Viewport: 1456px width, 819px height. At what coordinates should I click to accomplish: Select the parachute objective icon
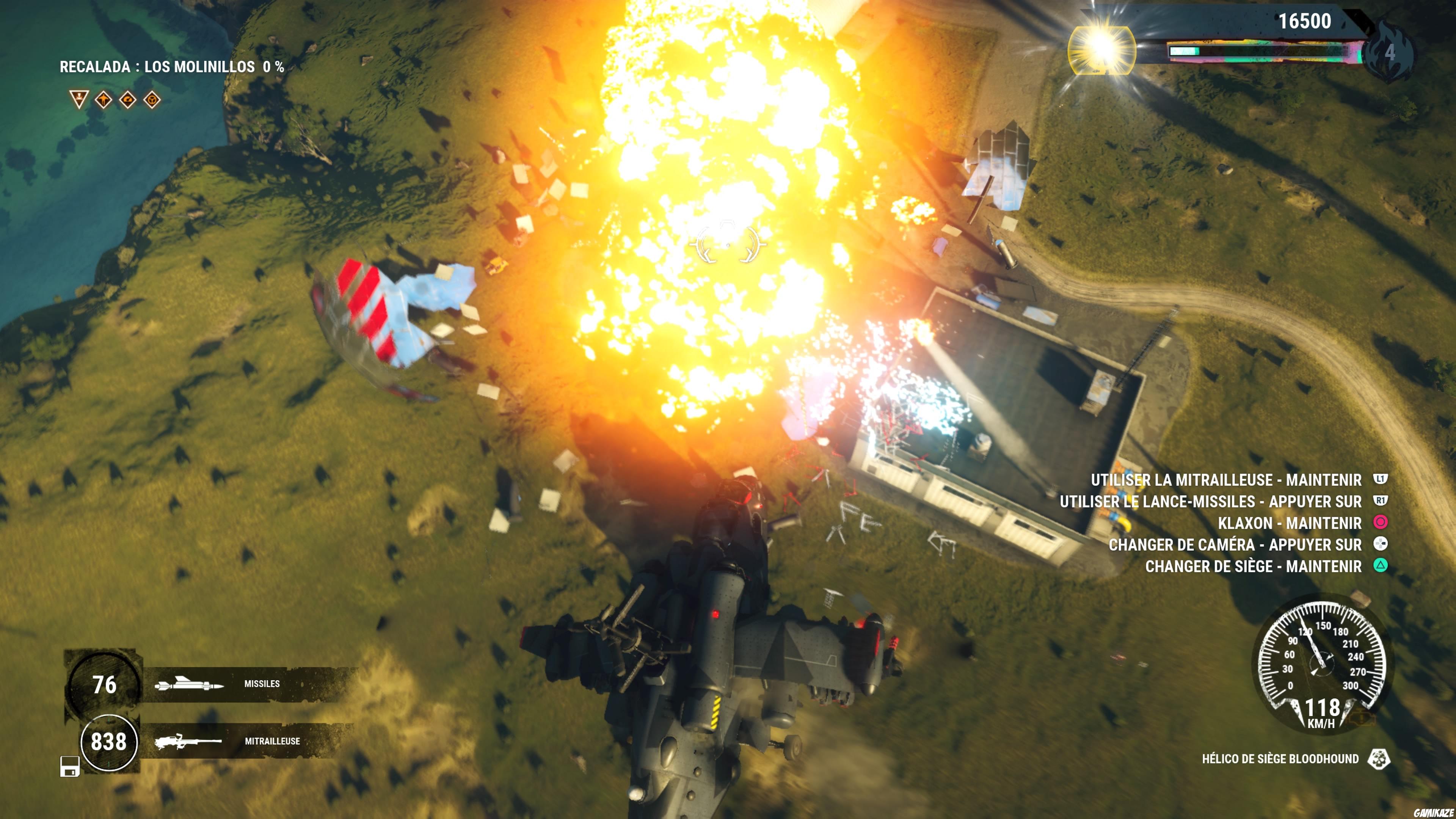coord(127,100)
